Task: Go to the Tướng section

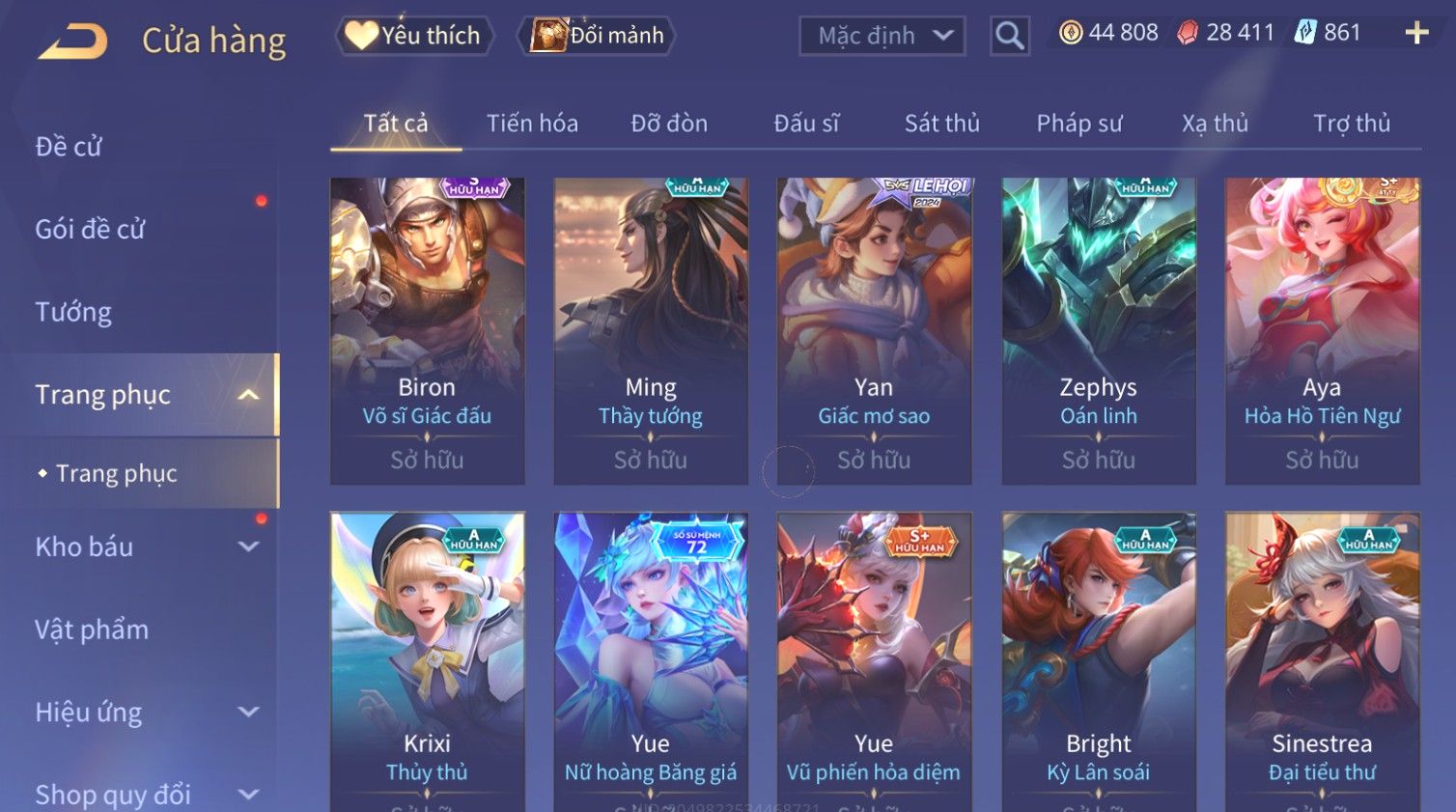Action: pos(73,312)
